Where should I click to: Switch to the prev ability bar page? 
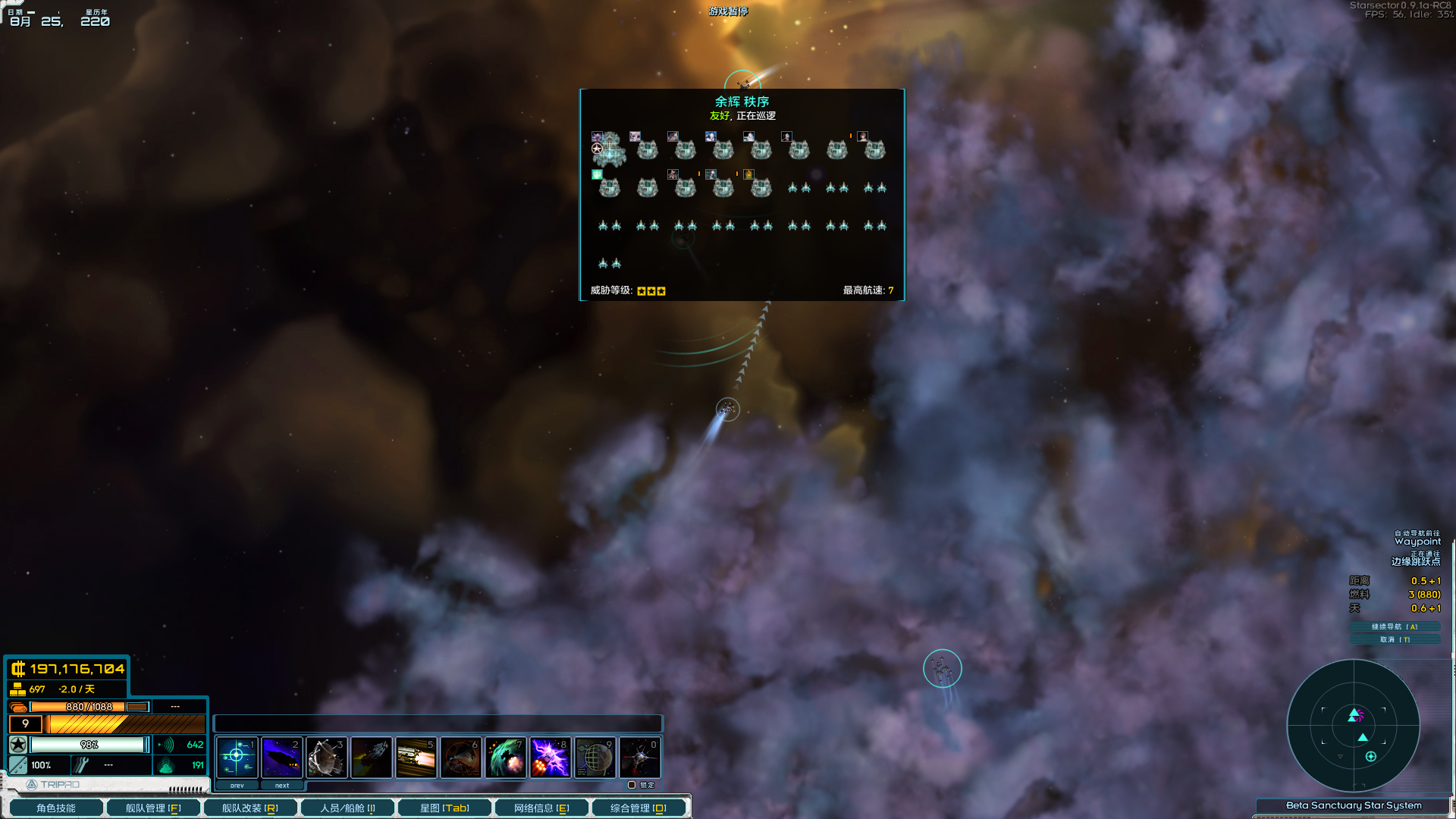pyautogui.click(x=237, y=785)
